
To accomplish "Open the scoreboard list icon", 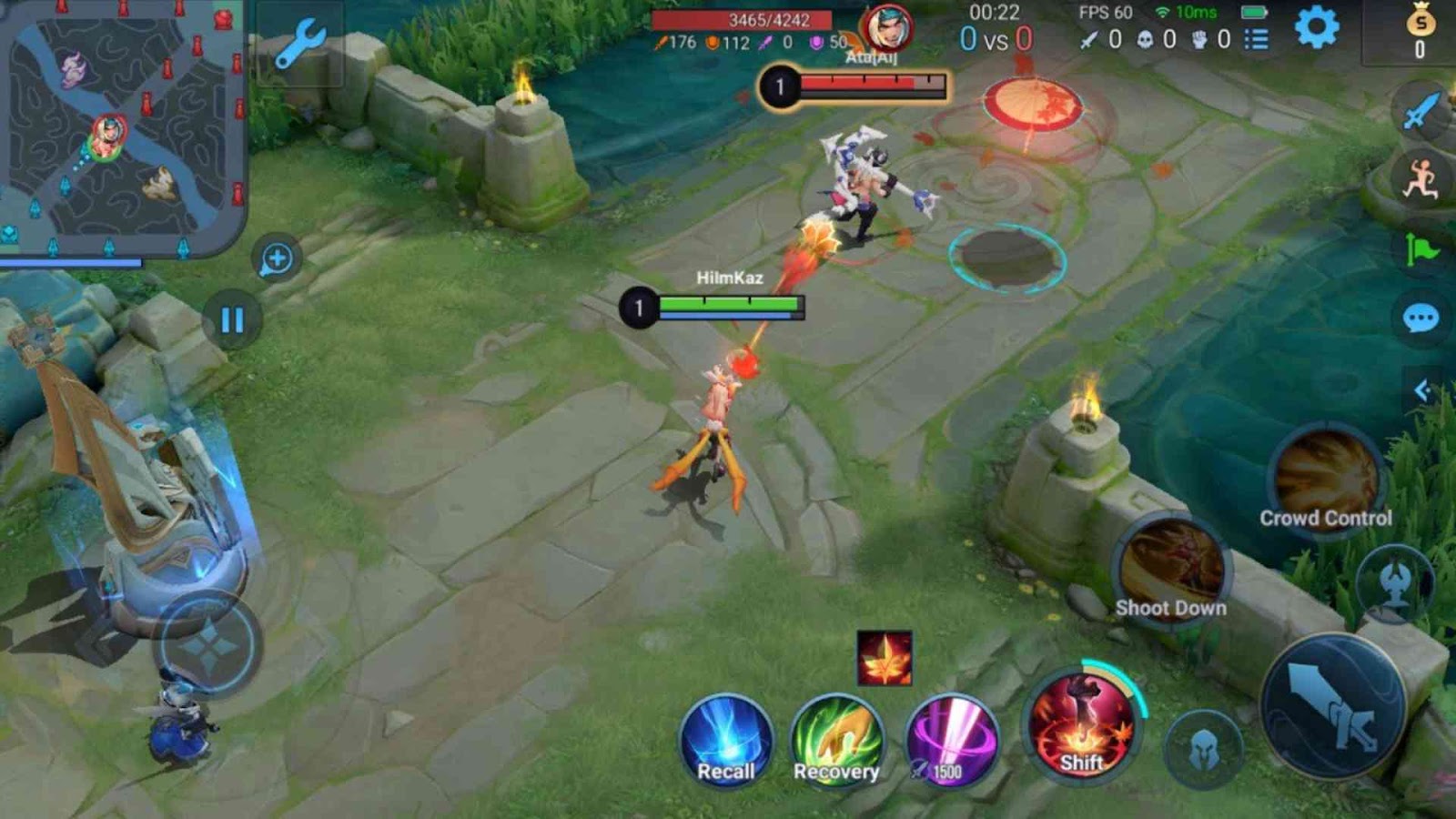I will tap(1257, 39).
